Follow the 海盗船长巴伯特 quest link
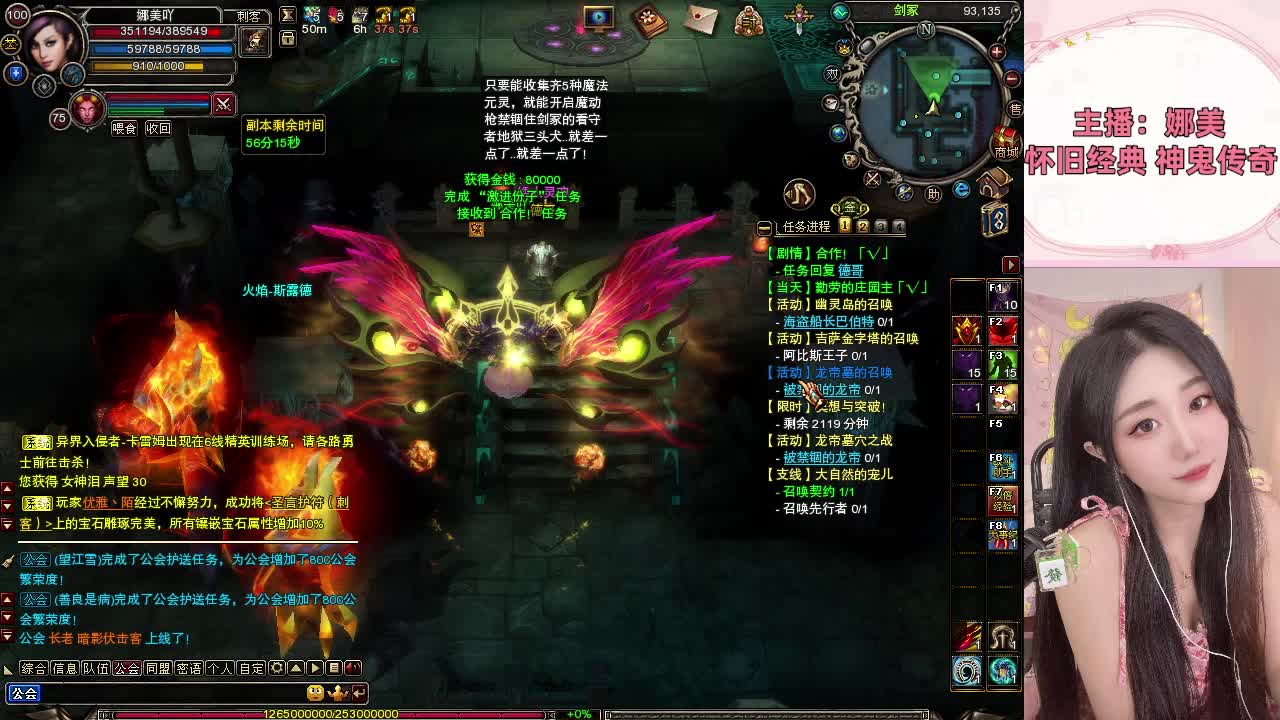The width and height of the screenshot is (1280, 720). pos(828,322)
